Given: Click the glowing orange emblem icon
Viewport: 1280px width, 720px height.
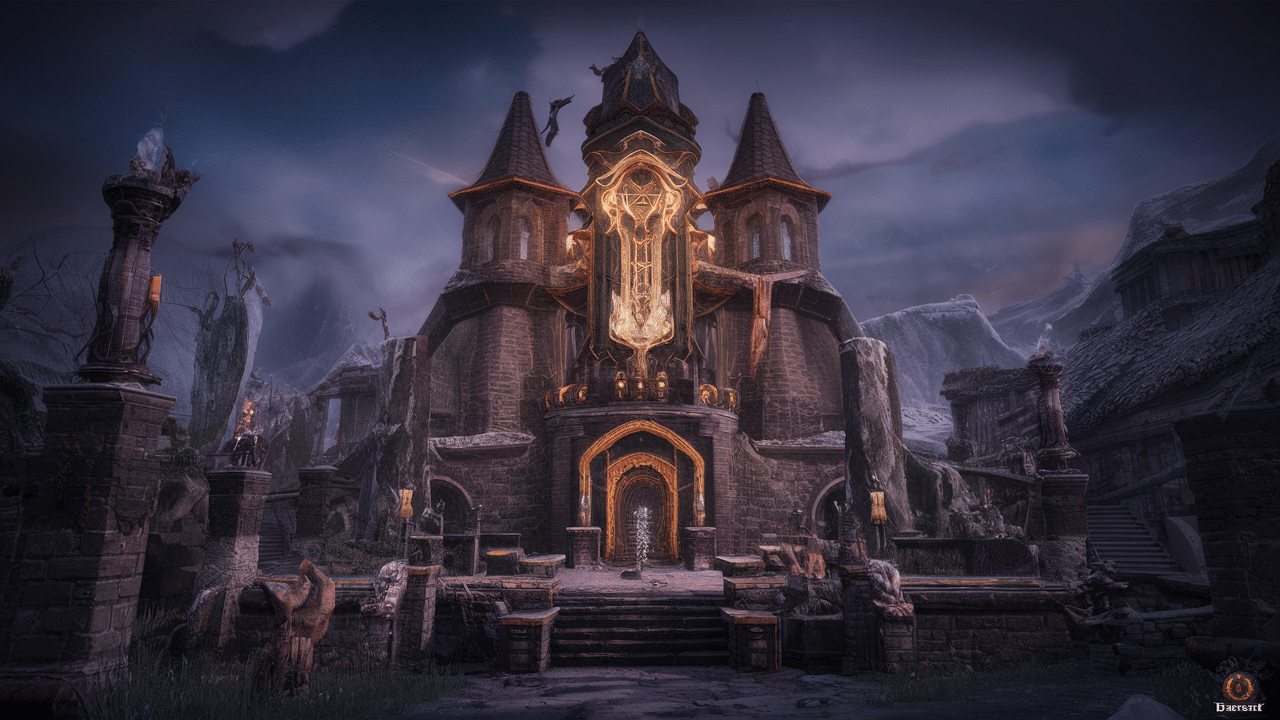Looking at the screenshot, I should [x=1237, y=686].
